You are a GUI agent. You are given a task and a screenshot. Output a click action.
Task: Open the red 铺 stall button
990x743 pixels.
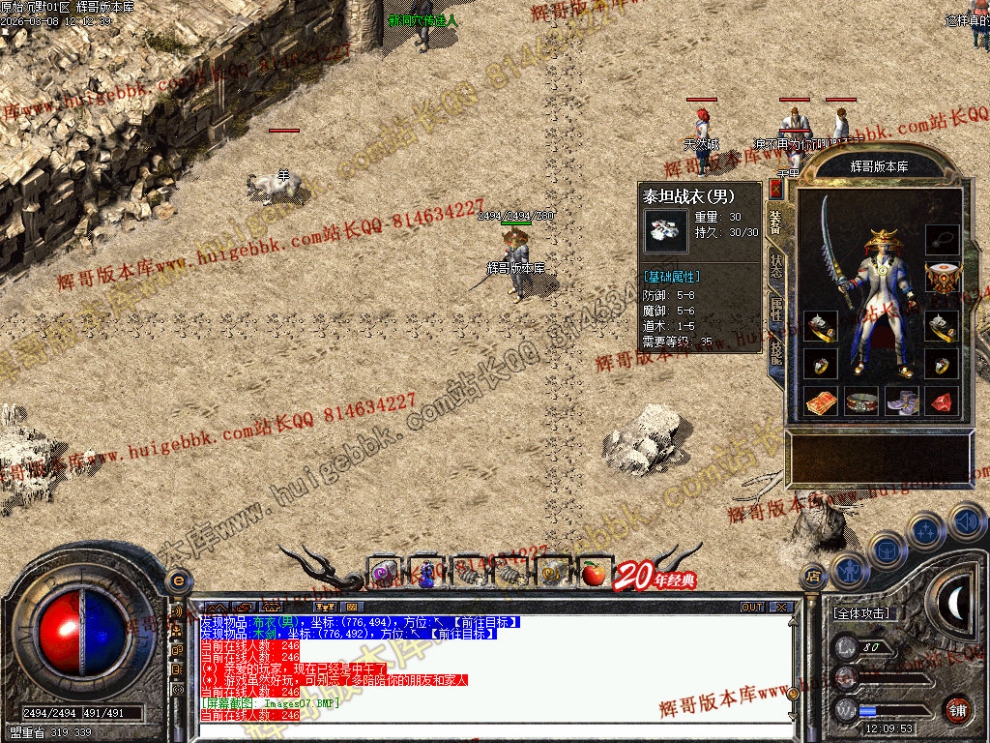click(x=957, y=710)
